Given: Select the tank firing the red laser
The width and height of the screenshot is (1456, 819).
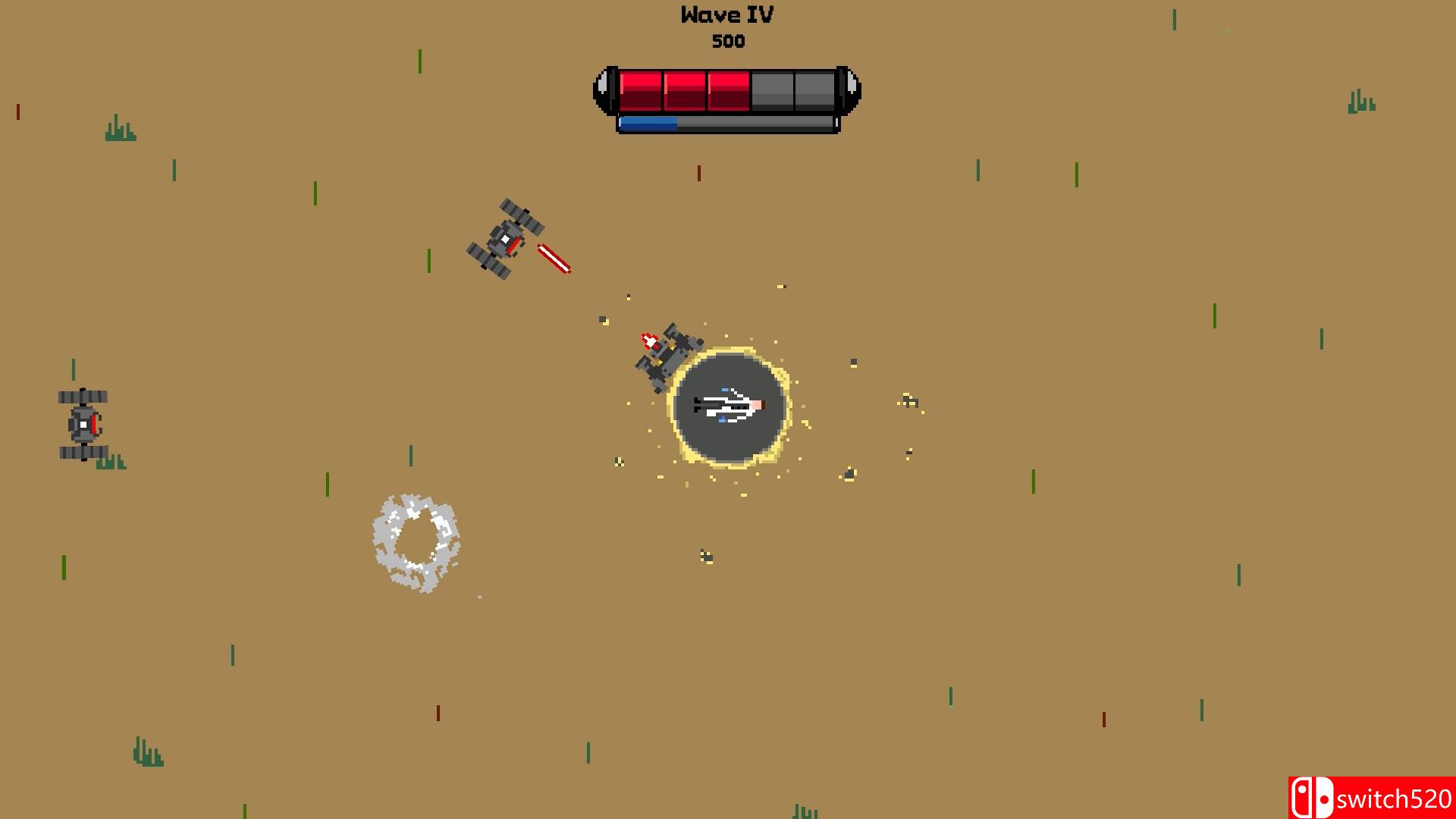Looking at the screenshot, I should click(507, 239).
